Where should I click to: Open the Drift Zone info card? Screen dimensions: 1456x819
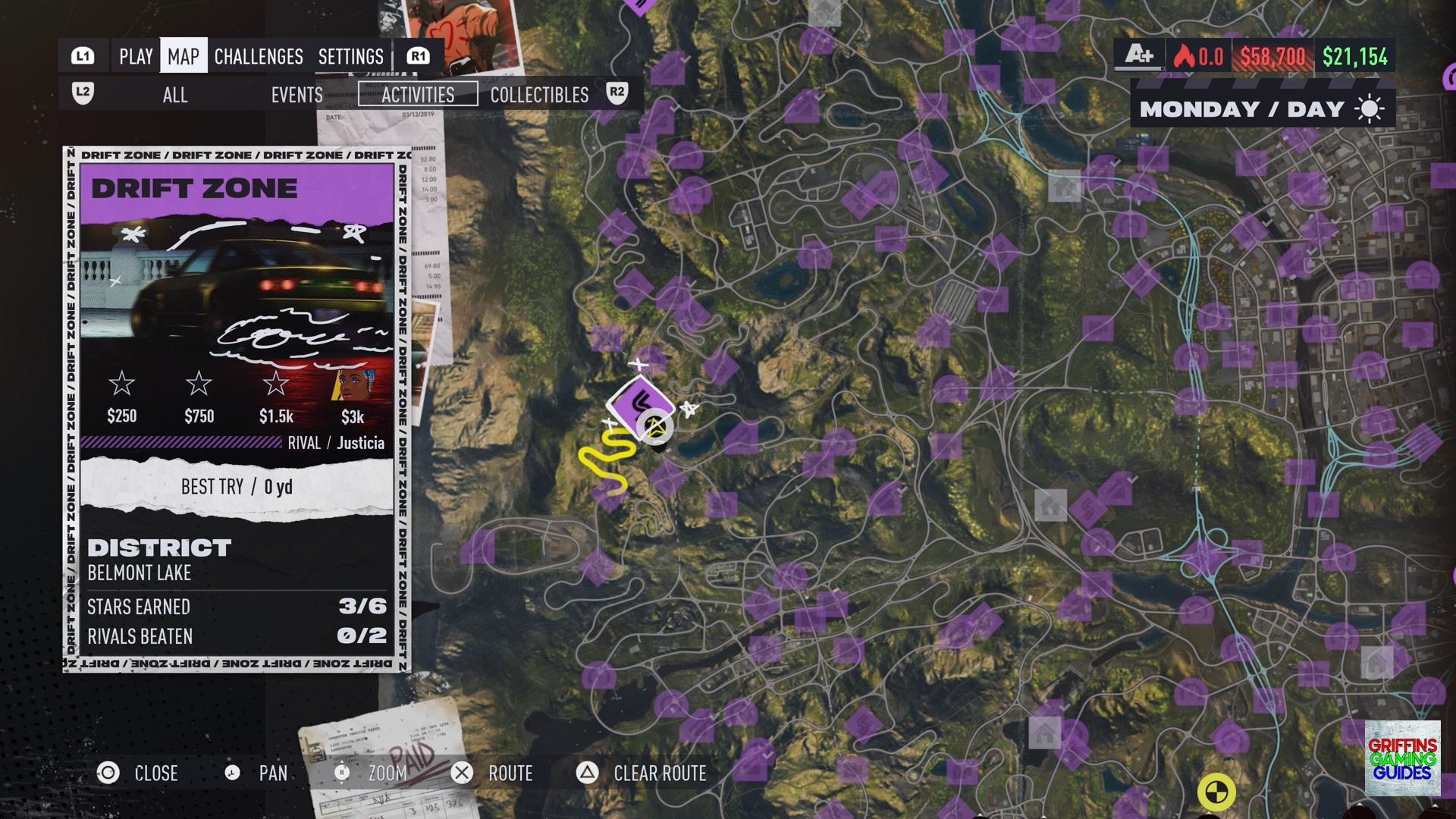click(x=237, y=409)
